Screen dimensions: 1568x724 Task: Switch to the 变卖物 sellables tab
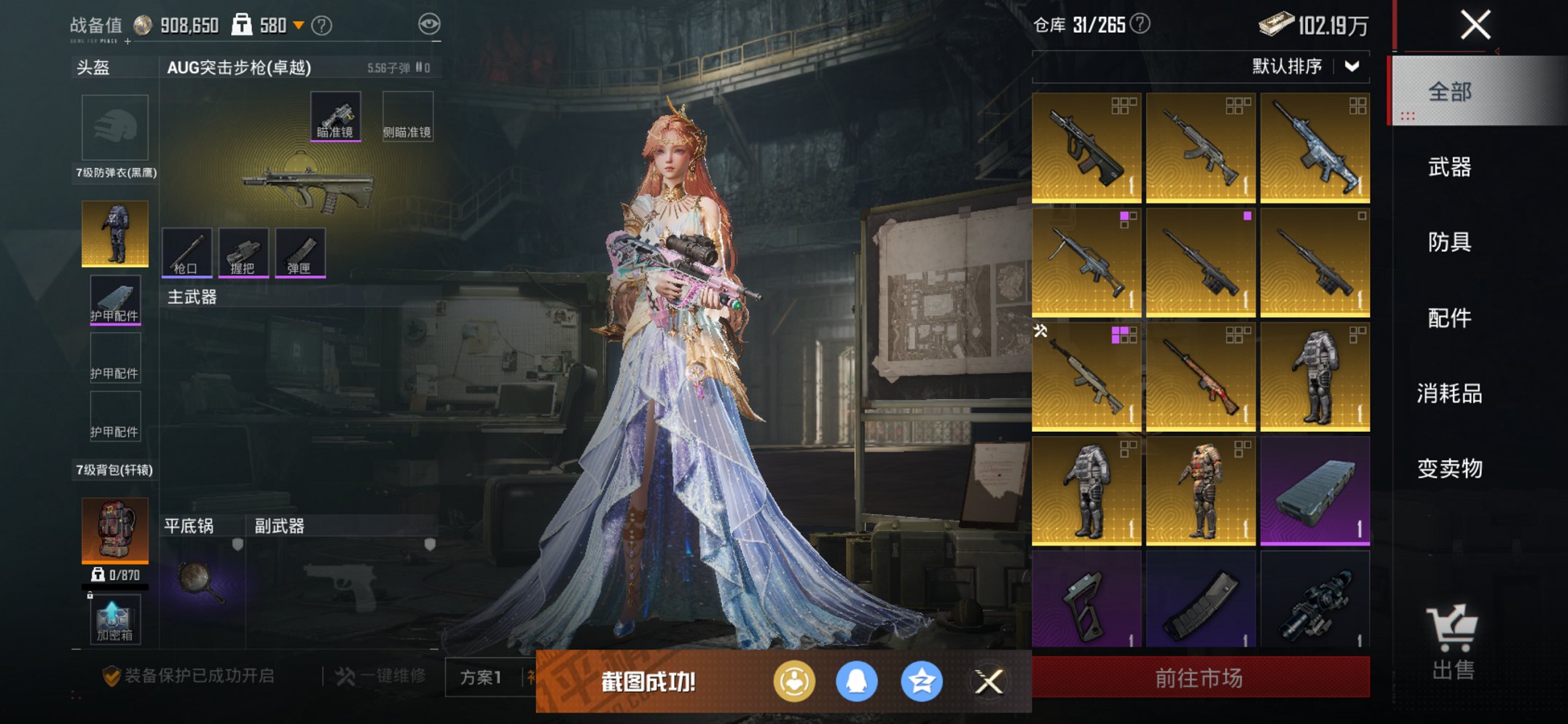click(x=1449, y=468)
